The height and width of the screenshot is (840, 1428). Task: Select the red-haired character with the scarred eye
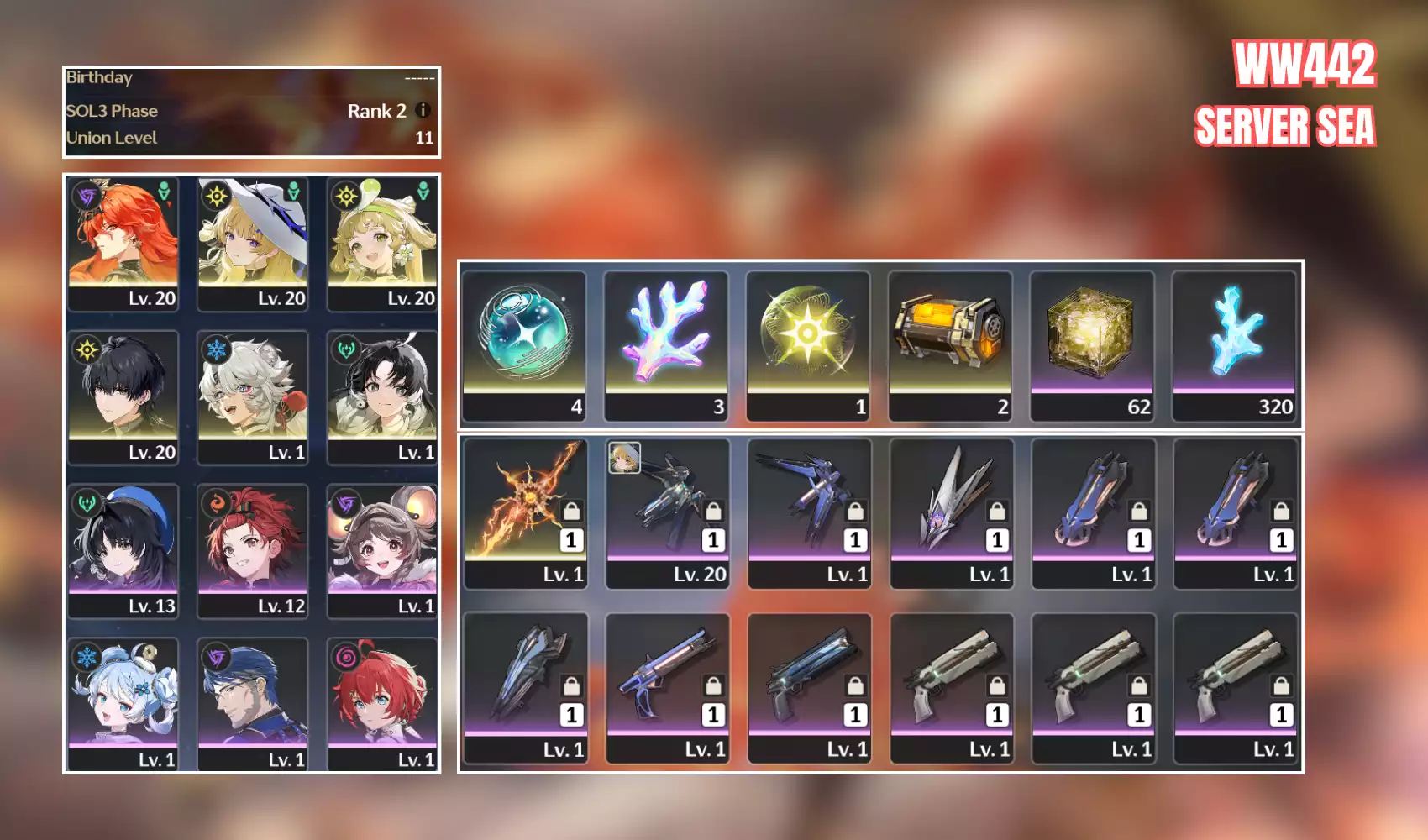123,242
